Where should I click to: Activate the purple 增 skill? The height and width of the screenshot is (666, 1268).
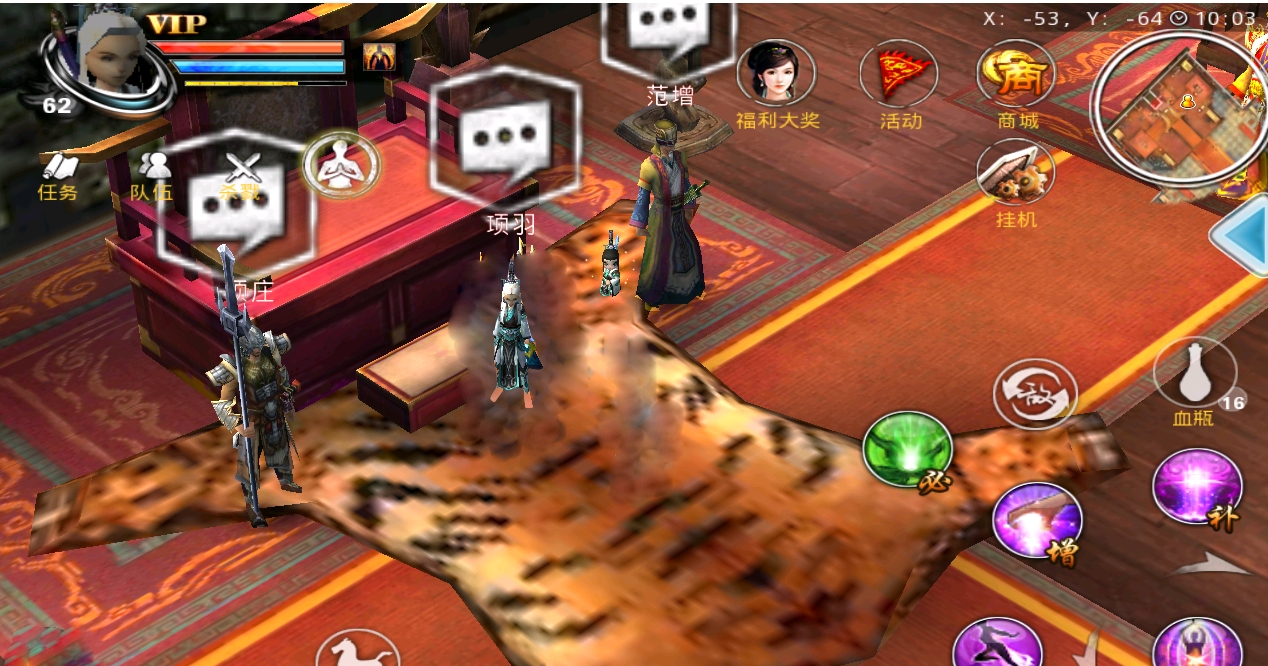1036,520
